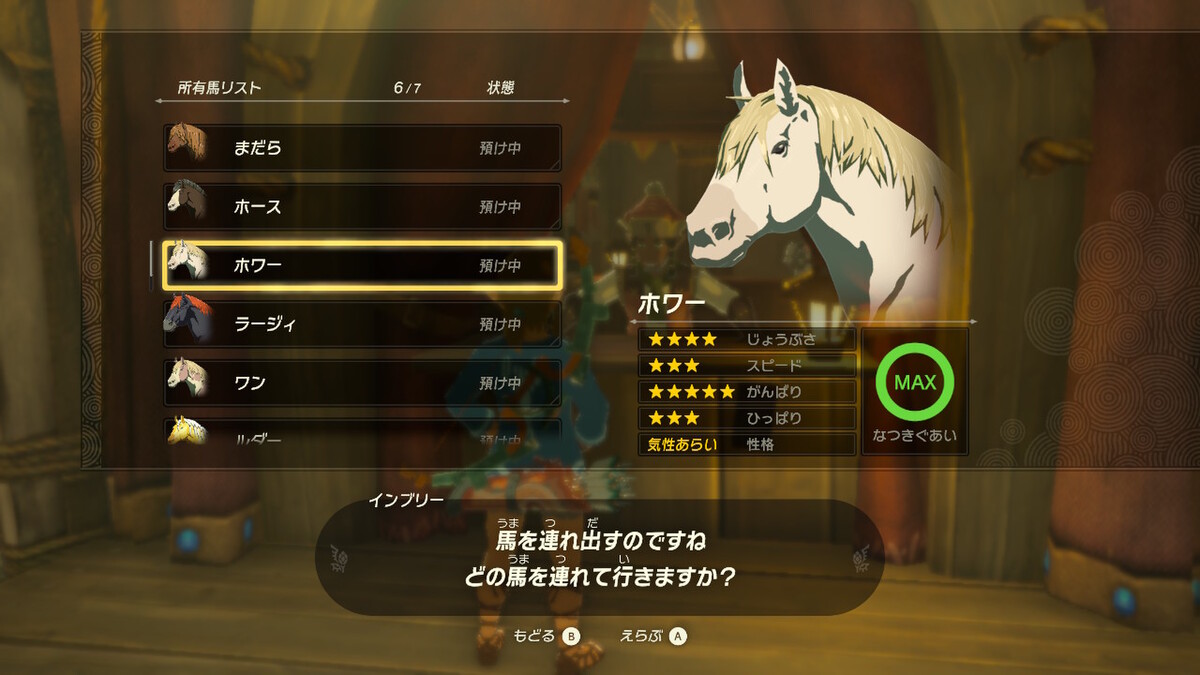Select the まだら horse row

tap(362, 148)
